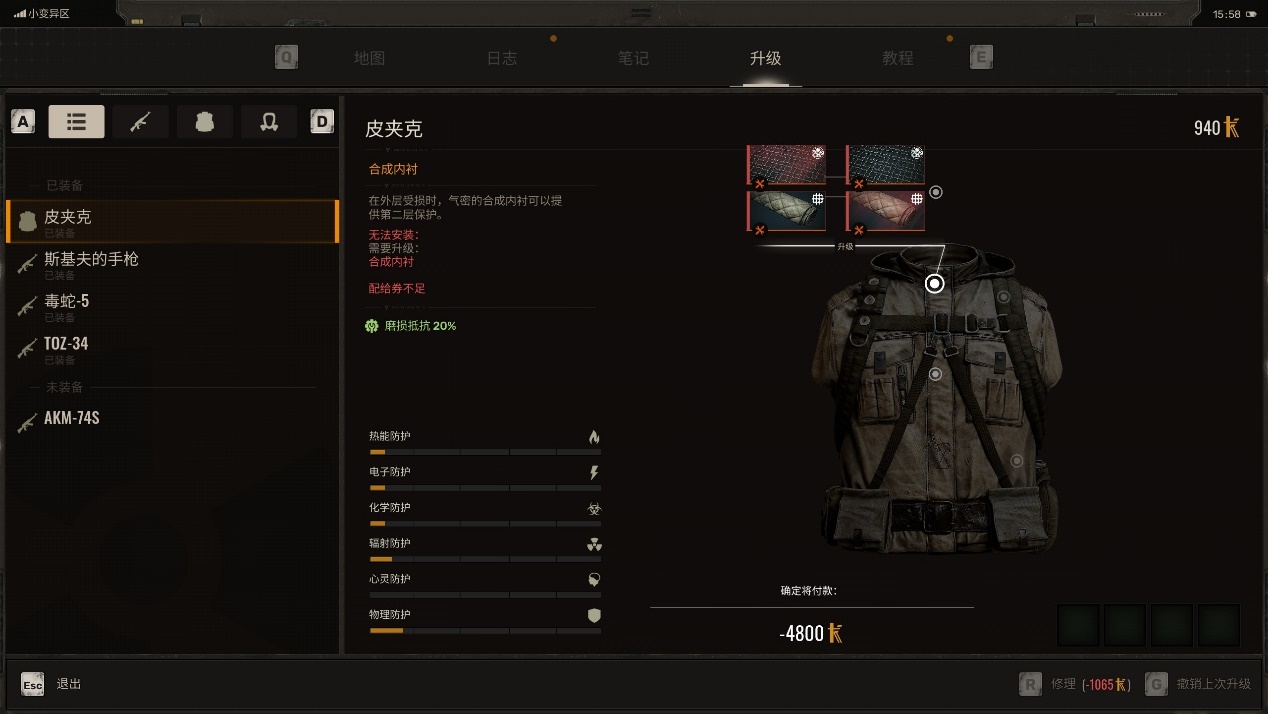Open the 笔记 notes tab
Image resolution: width=1268 pixels, height=714 pixels.
pyautogui.click(x=633, y=58)
